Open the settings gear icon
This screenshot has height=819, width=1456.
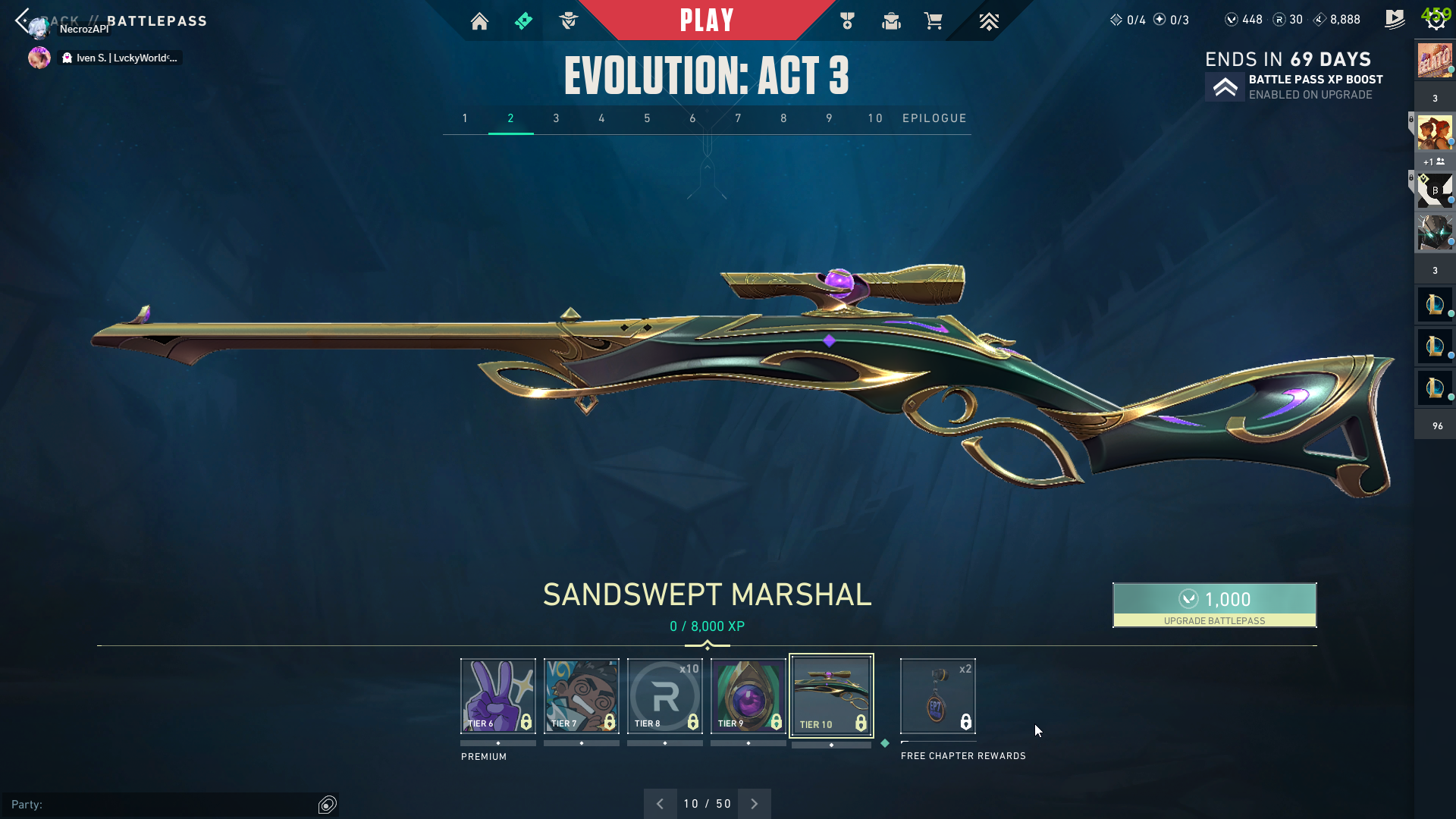tap(1436, 20)
